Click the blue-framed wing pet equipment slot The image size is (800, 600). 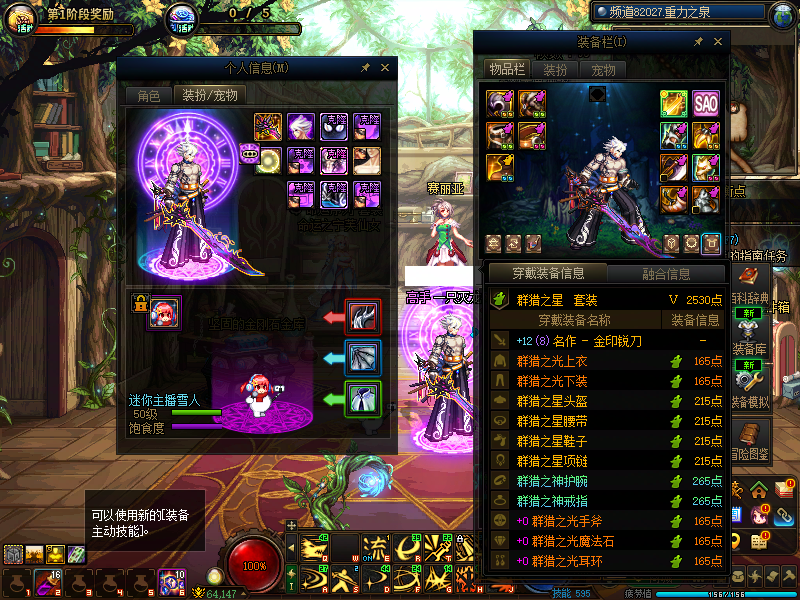[x=362, y=358]
